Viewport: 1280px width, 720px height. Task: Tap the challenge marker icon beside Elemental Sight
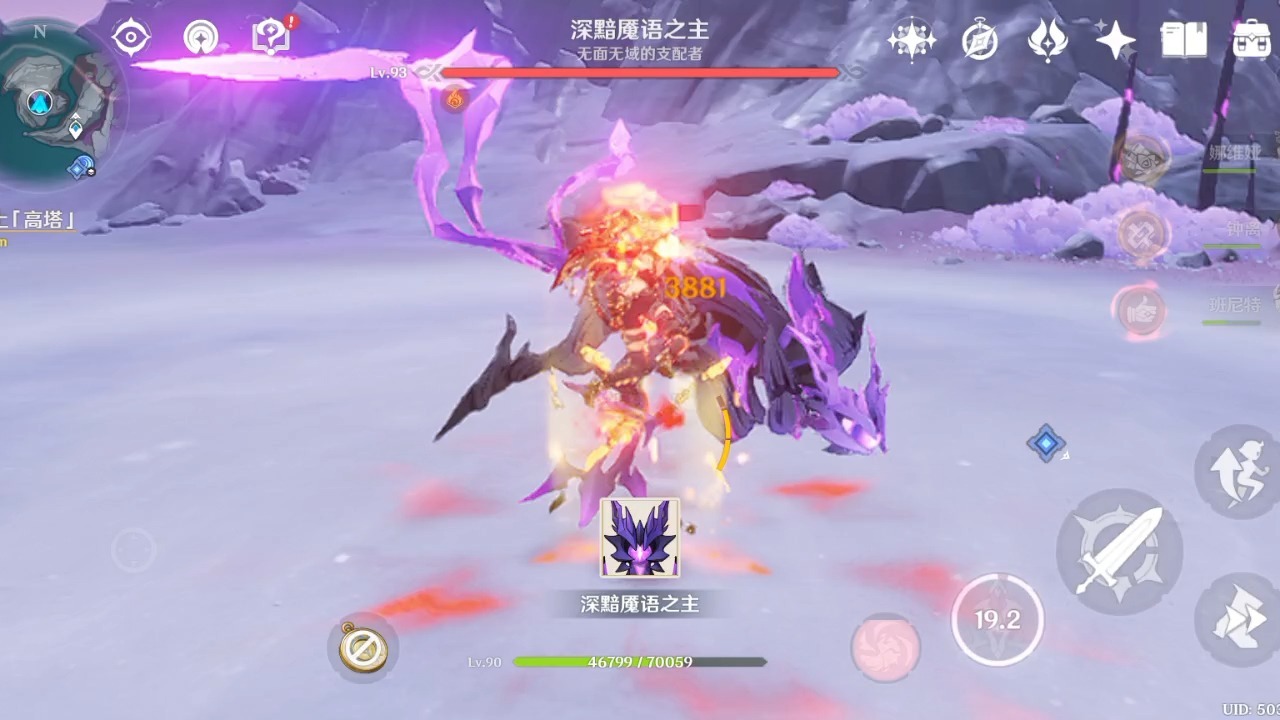(201, 37)
